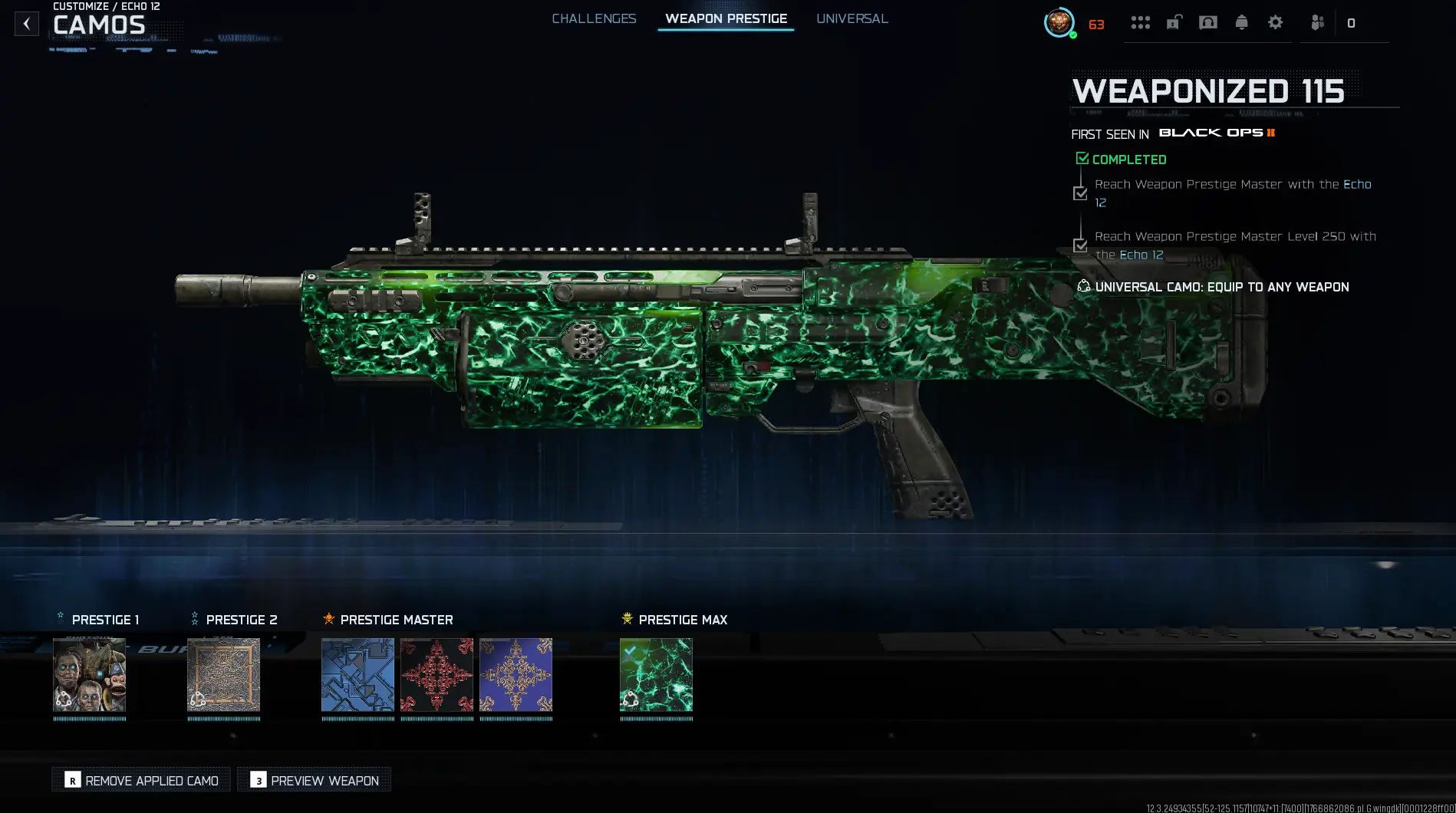Click the Universal Camo ghost icon
Screen dimensions: 1456x813
(1083, 286)
